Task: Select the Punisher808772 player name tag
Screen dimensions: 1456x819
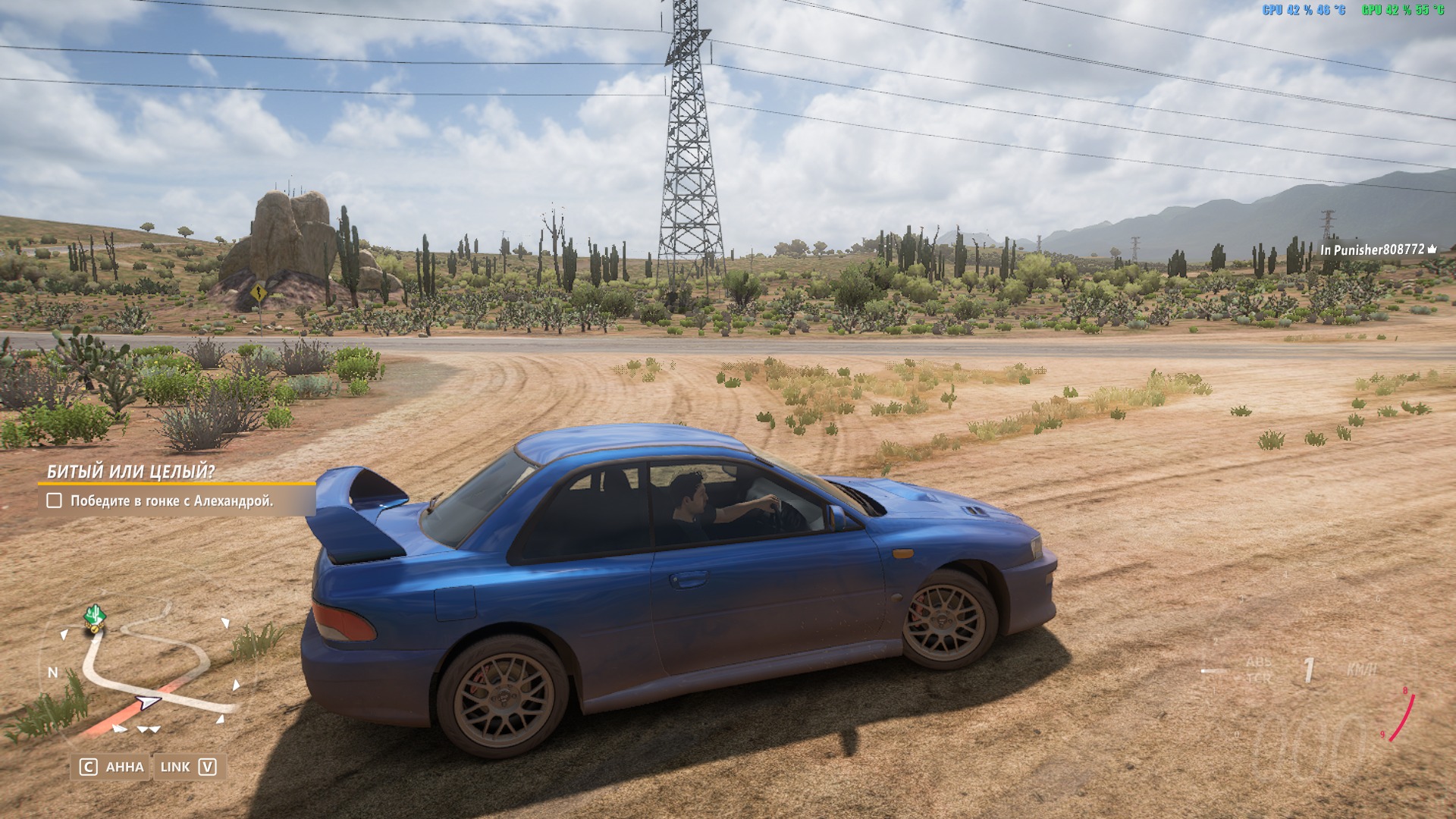Action: point(1378,249)
